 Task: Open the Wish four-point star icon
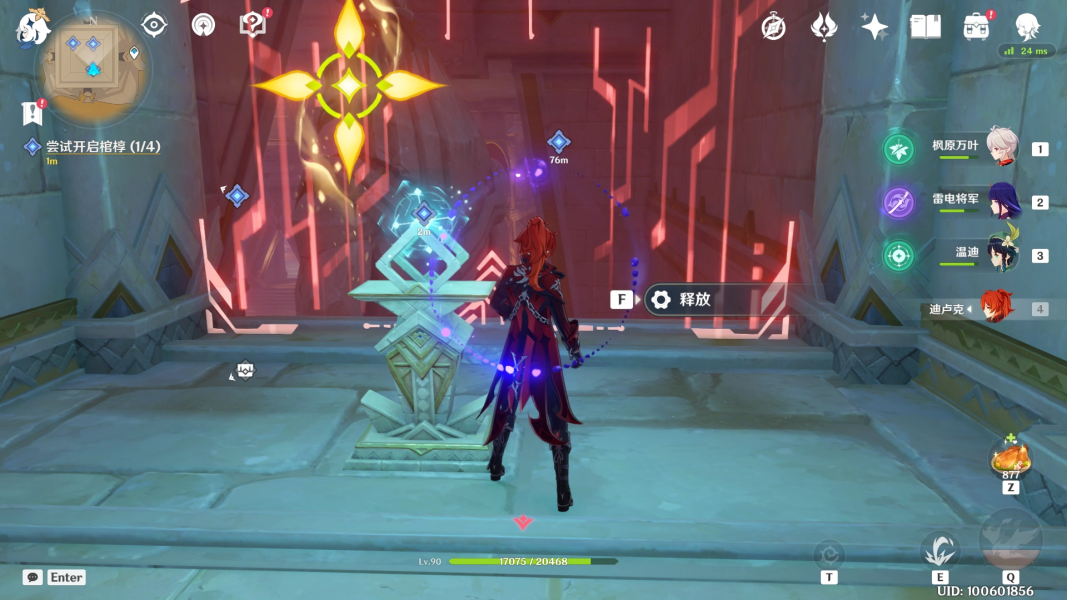pos(874,27)
